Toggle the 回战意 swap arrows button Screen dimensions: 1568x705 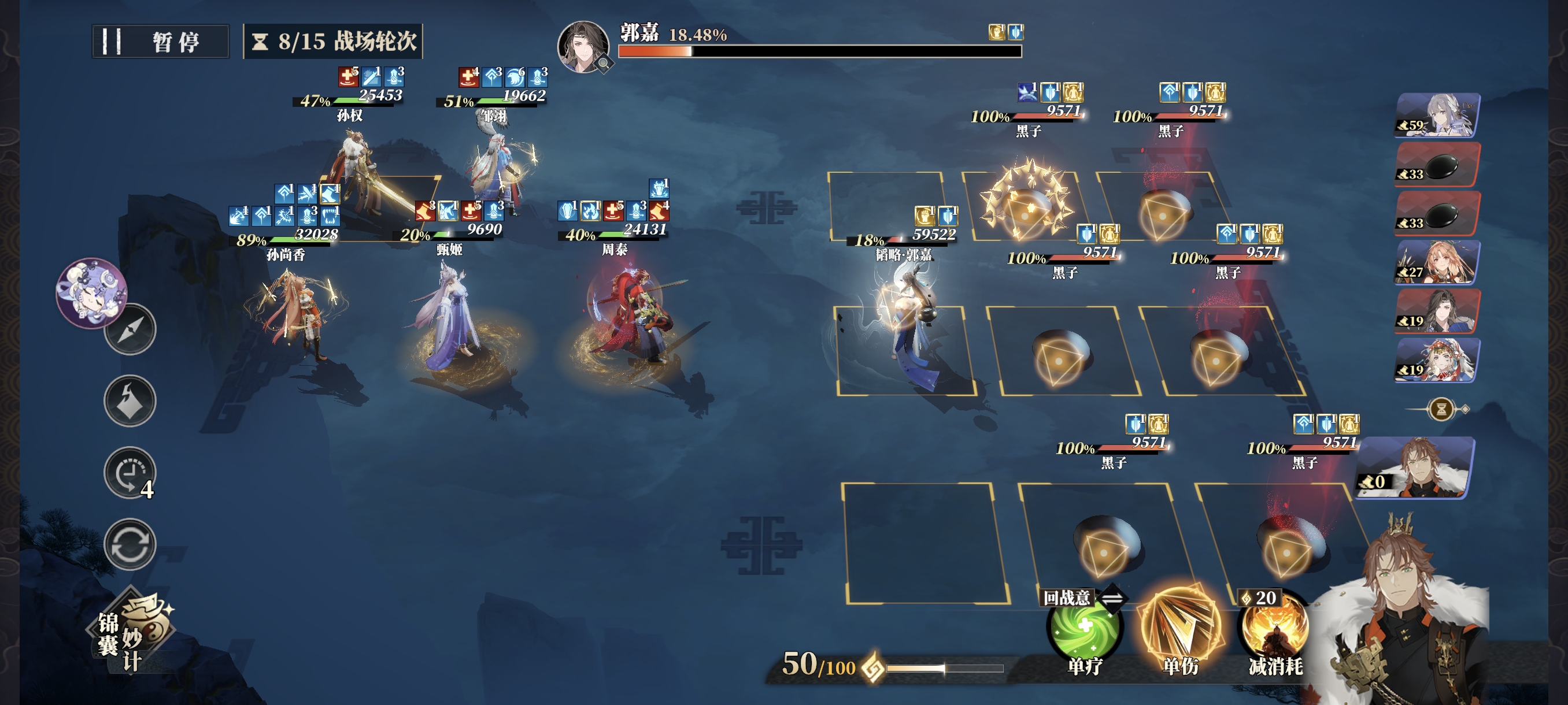coord(1112,598)
